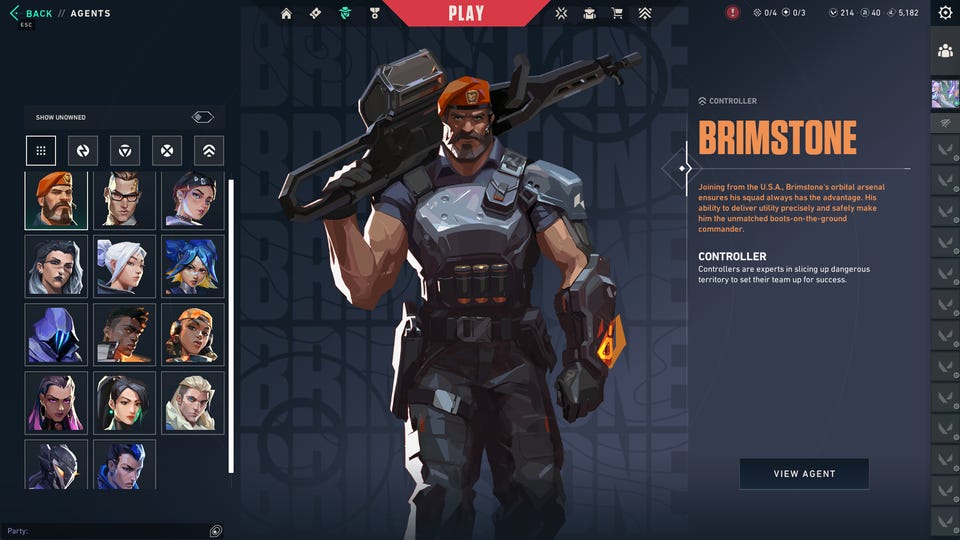Open the social friends panel icon
Image resolution: width=960 pixels, height=540 pixels.
(x=945, y=50)
